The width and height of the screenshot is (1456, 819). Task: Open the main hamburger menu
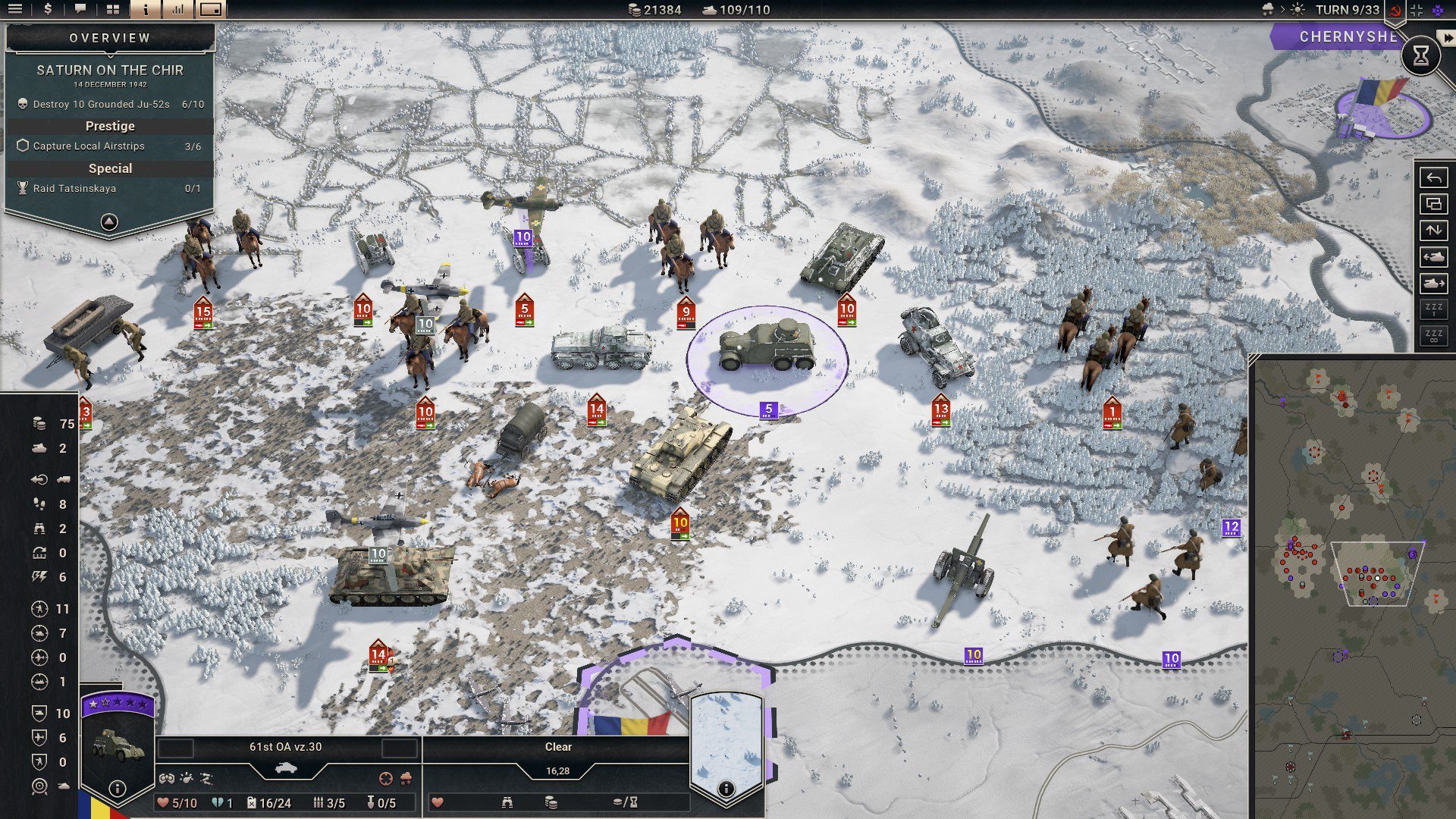(x=15, y=10)
